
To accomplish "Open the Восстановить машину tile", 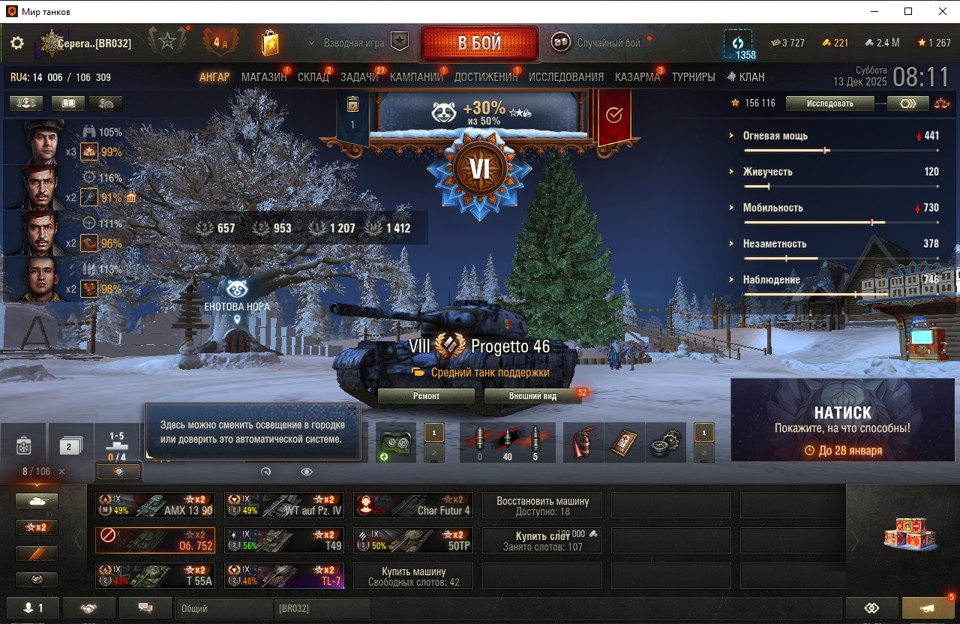I will 541,505.
